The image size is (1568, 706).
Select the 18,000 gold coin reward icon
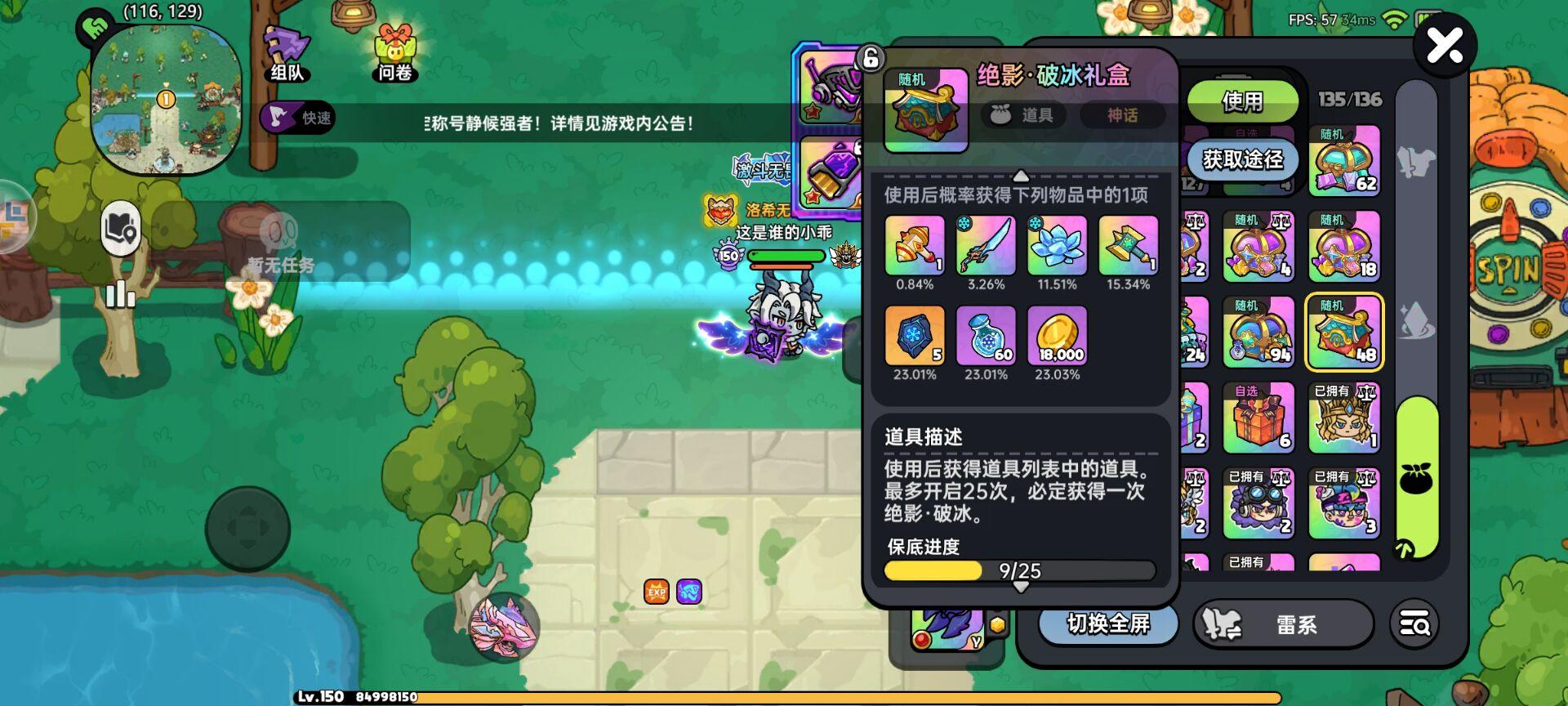click(x=1057, y=335)
